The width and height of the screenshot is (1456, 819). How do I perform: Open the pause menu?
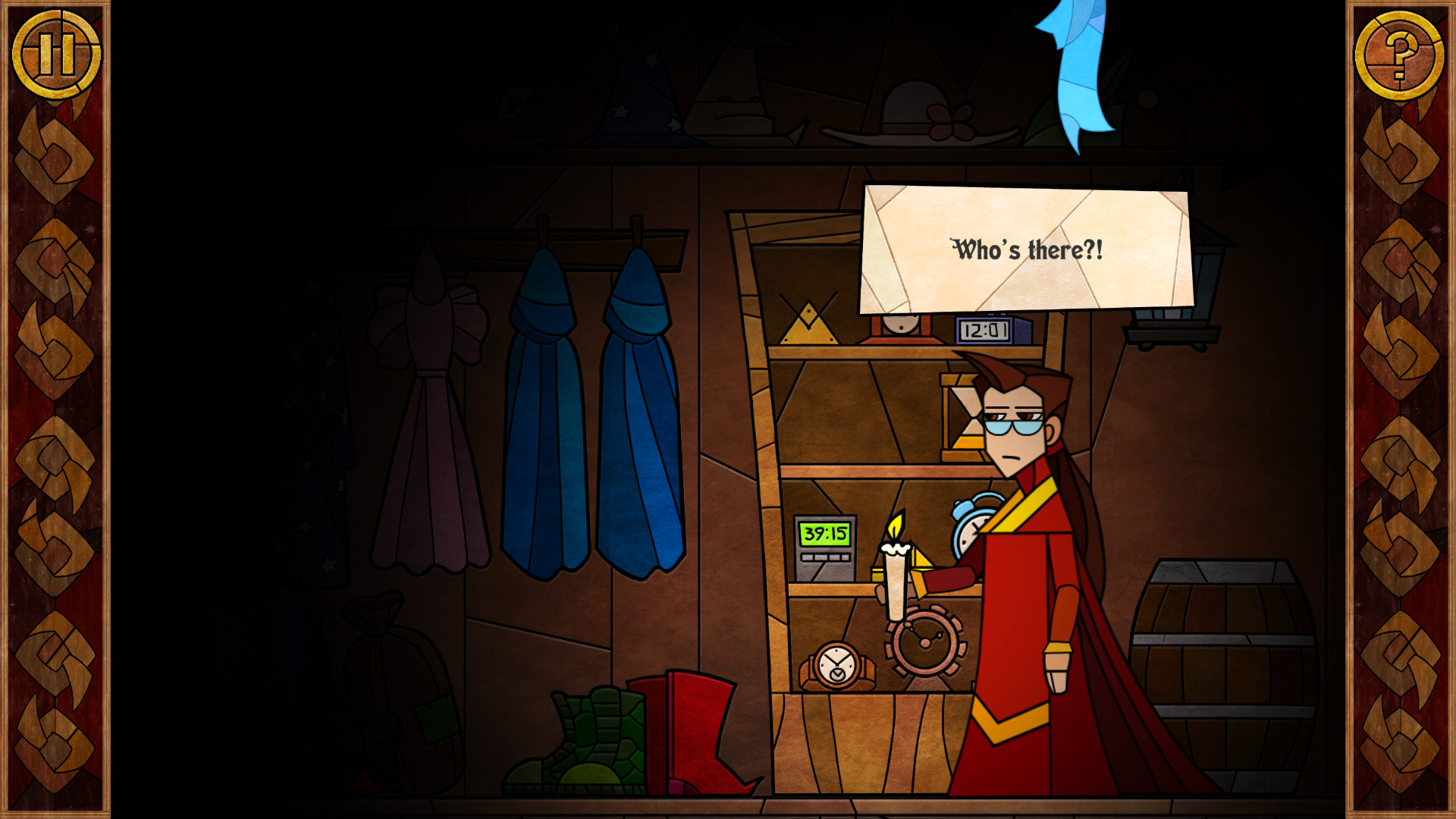pos(57,51)
